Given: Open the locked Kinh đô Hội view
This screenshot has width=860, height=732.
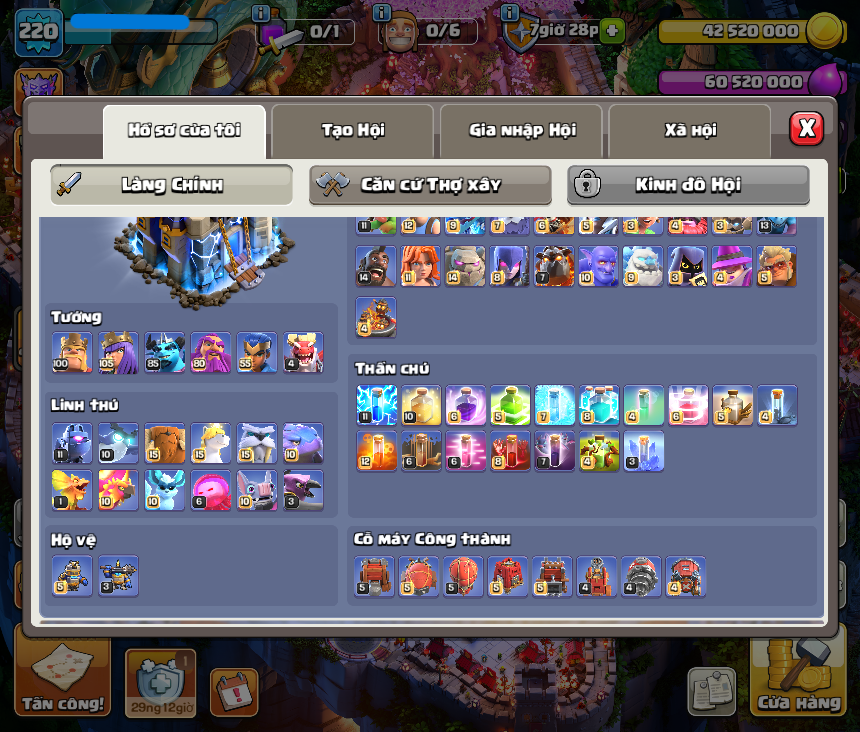Looking at the screenshot, I should [688, 185].
